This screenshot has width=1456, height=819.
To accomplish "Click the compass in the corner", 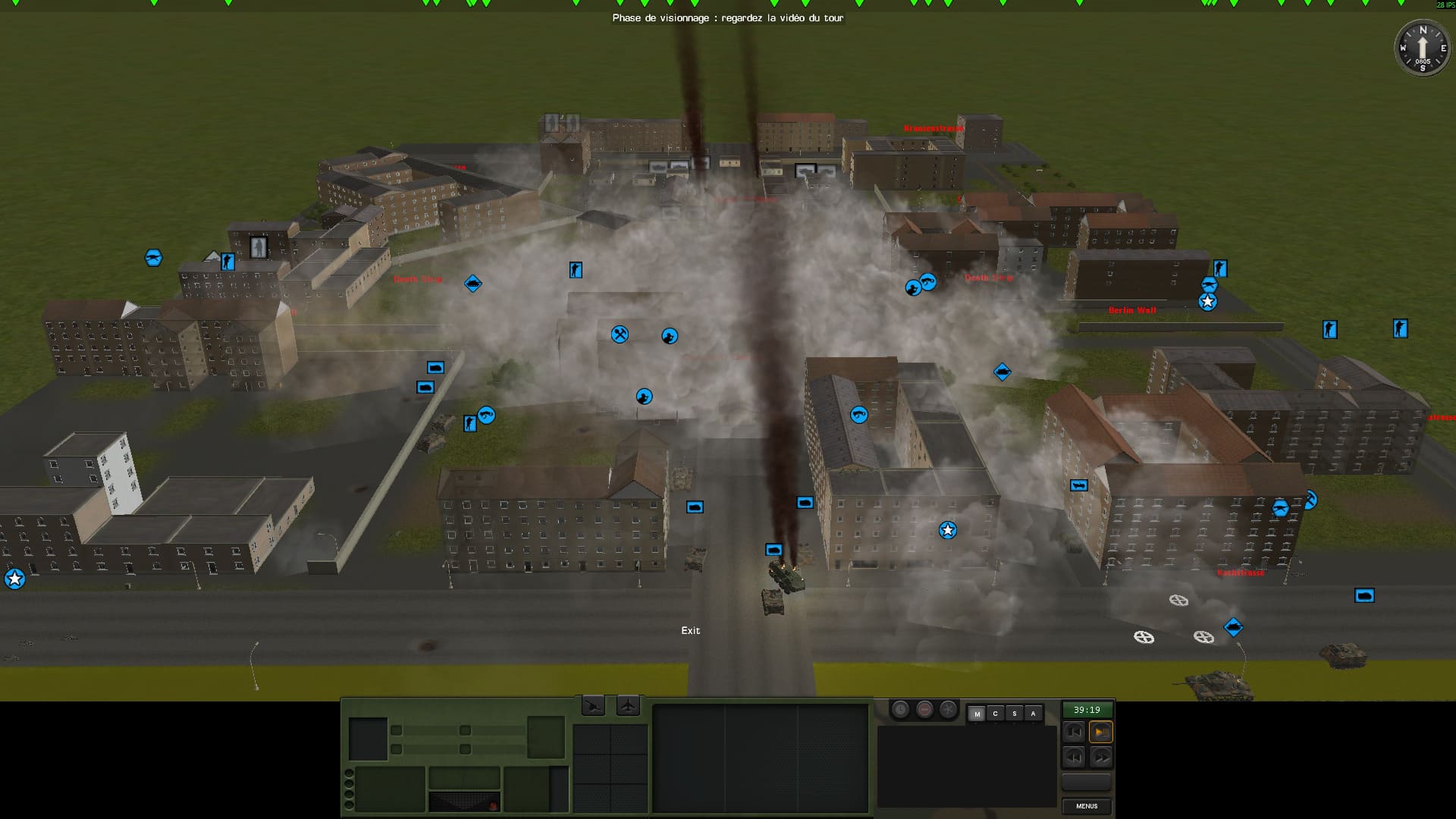I will pos(1422,48).
